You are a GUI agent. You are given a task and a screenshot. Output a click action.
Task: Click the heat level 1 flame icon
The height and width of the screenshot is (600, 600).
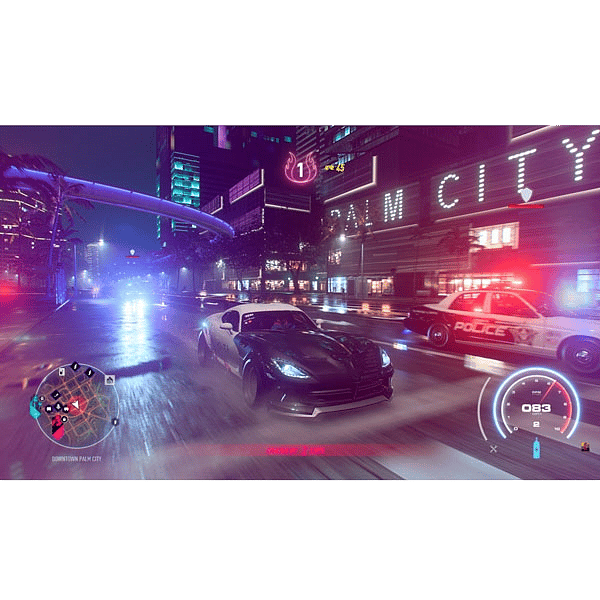click(x=300, y=168)
